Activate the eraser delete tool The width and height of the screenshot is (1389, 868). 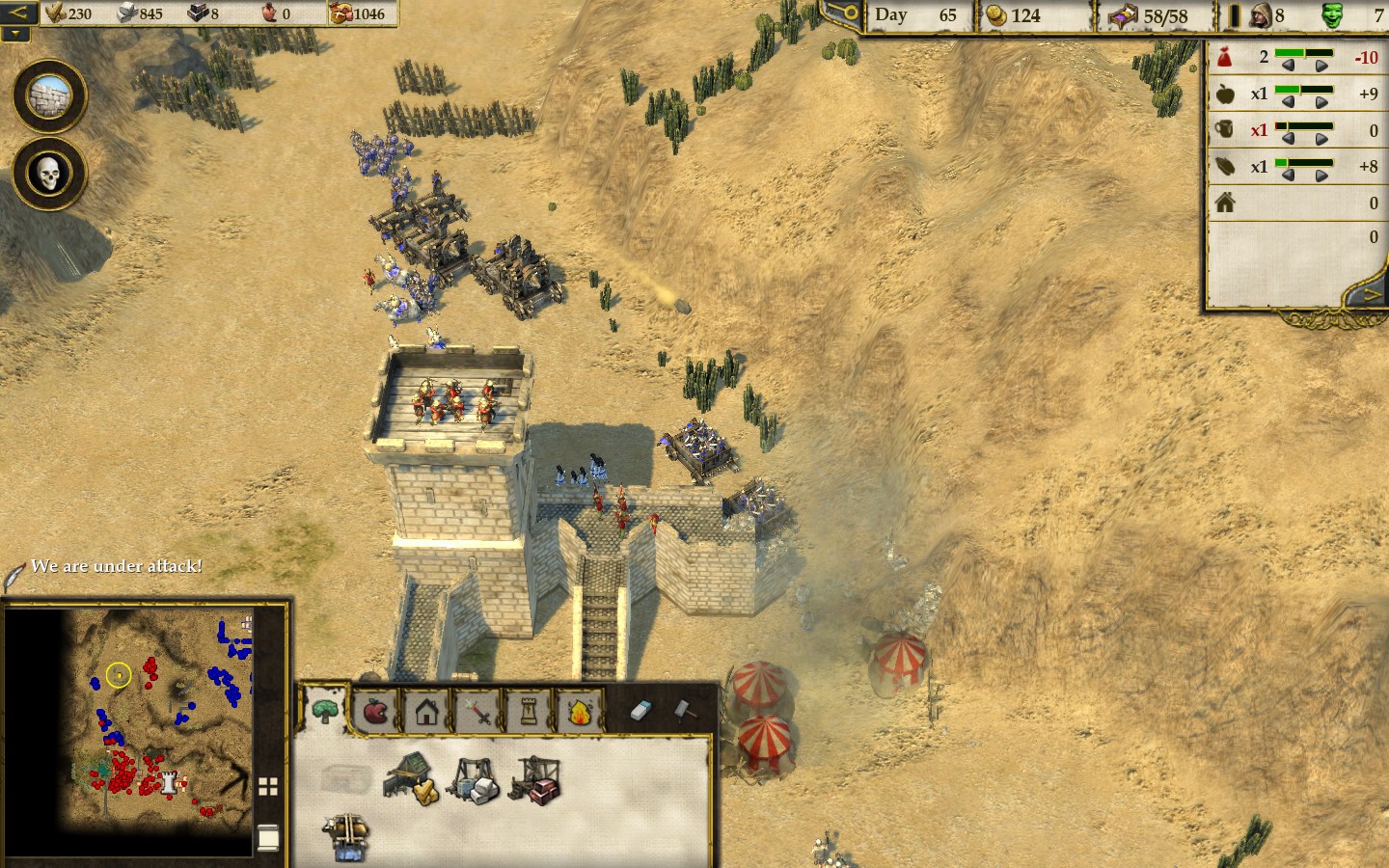pos(641,711)
